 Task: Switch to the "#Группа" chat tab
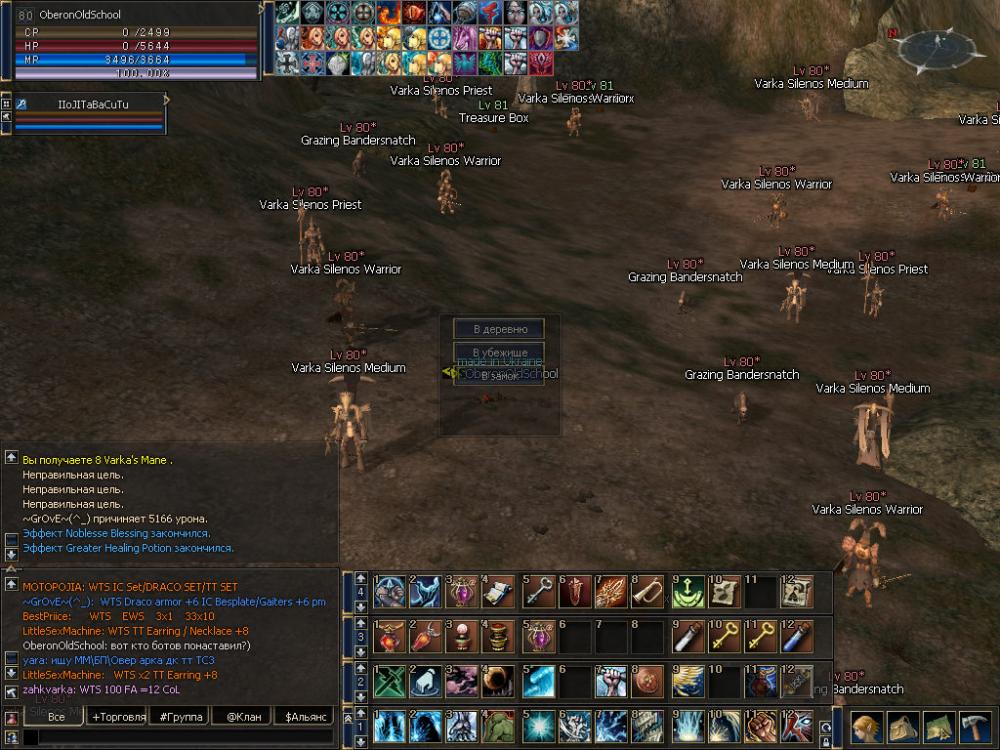pyautogui.click(x=181, y=716)
